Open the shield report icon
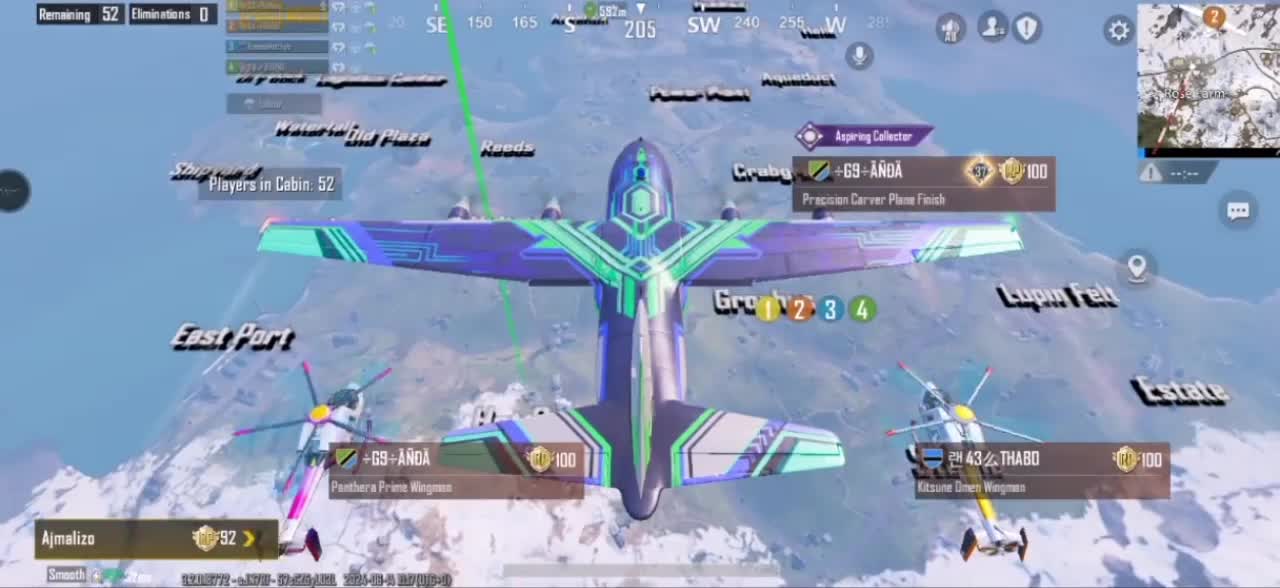The width and height of the screenshot is (1280, 588). (x=1027, y=27)
